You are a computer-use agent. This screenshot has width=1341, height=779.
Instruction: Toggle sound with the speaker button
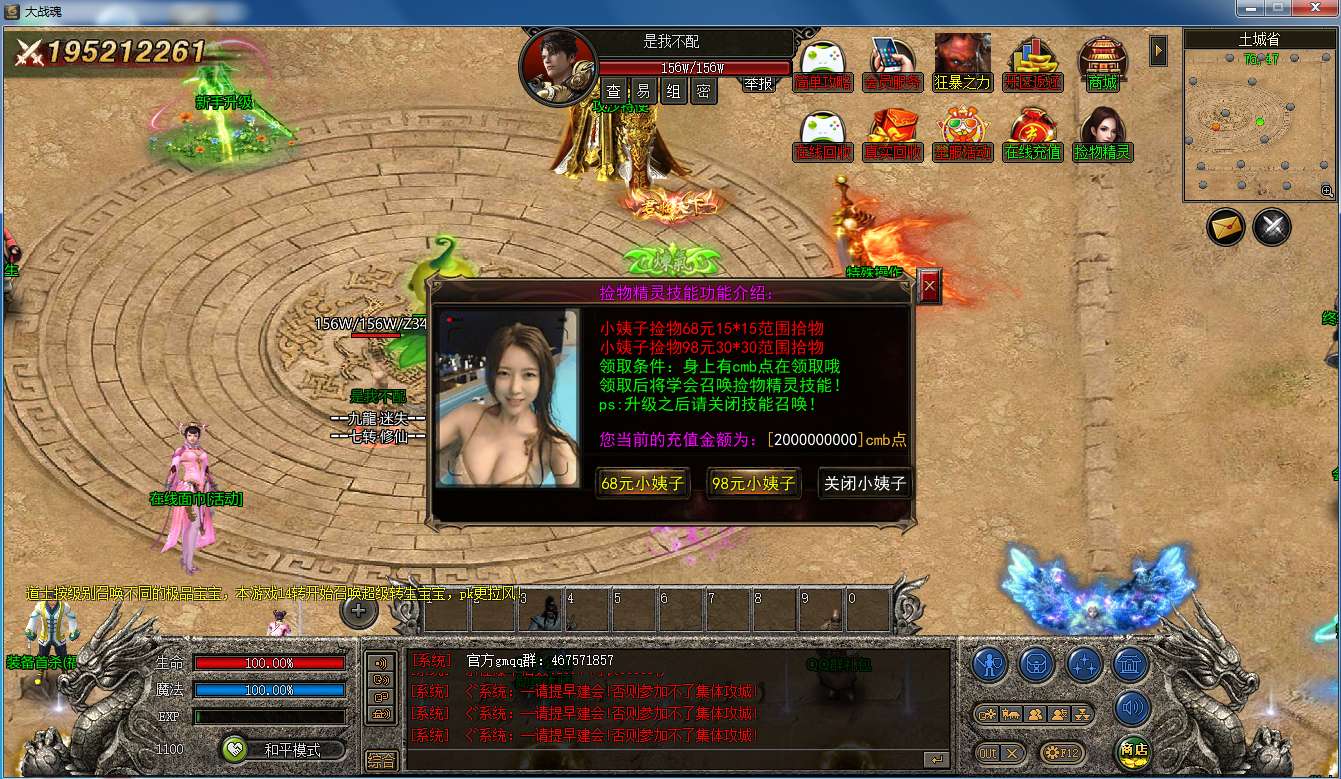[1133, 708]
